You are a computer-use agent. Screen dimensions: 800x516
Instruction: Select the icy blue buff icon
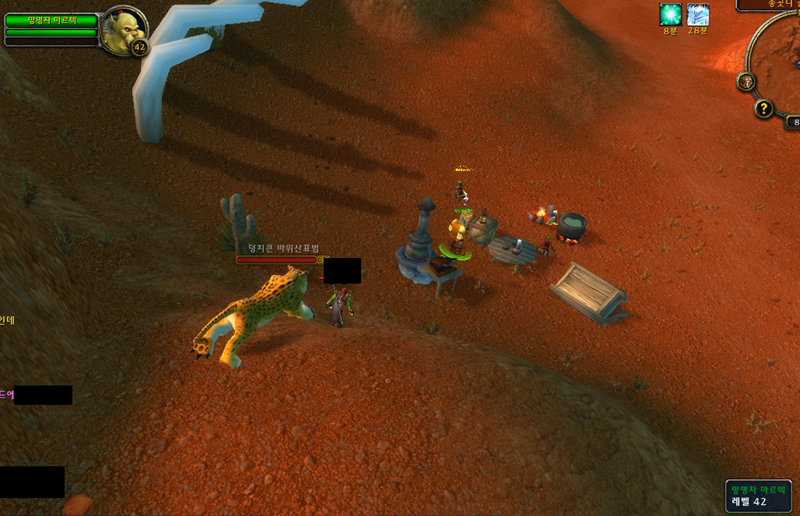pyautogui.click(x=698, y=14)
